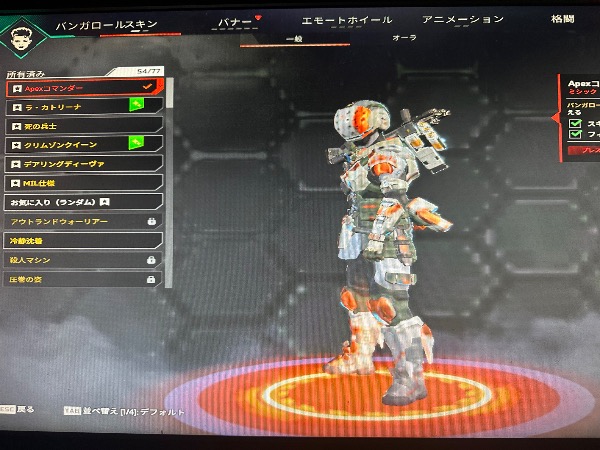Select the 格闘 tab
Screen dimensions: 600x450
(563, 18)
